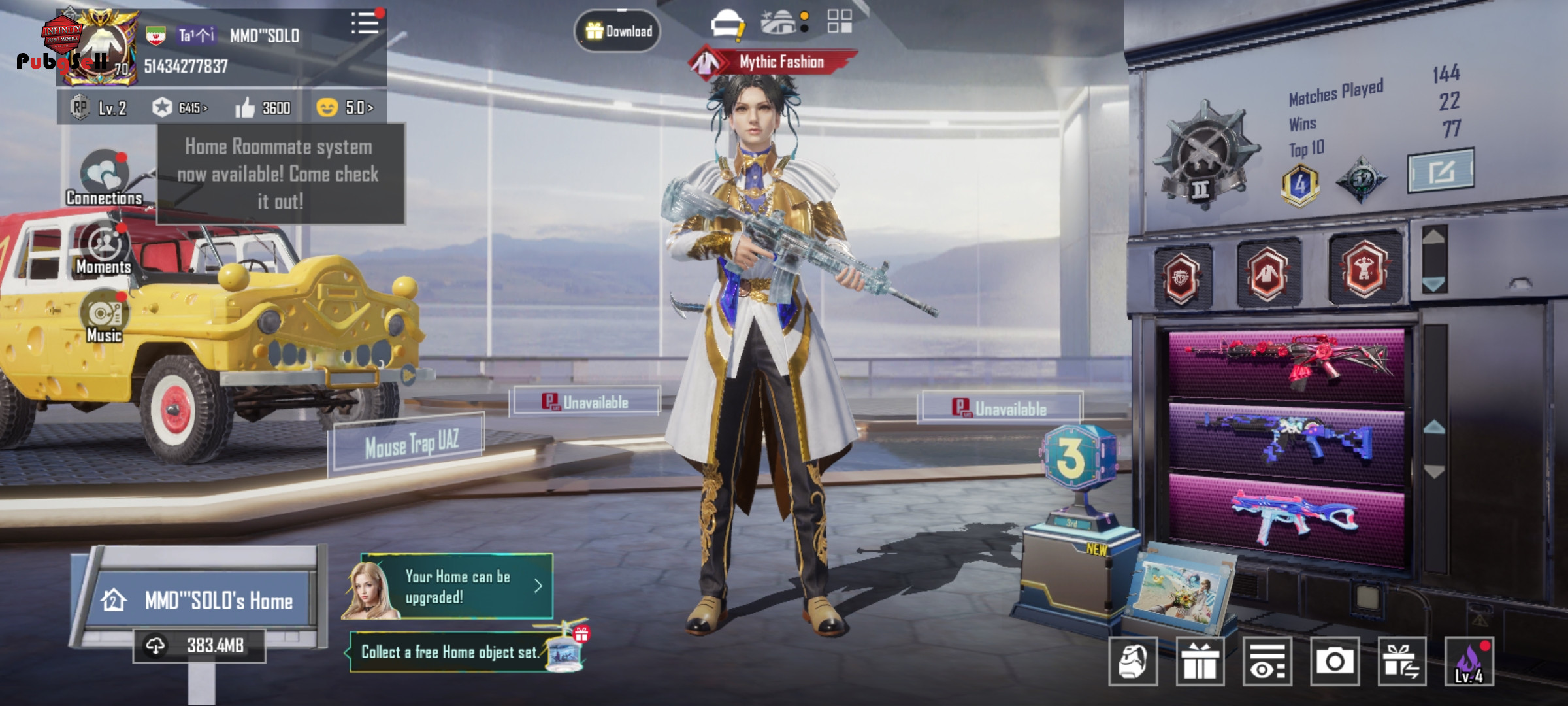Click the edit stats button
The height and width of the screenshot is (706, 1568).
tap(1440, 171)
